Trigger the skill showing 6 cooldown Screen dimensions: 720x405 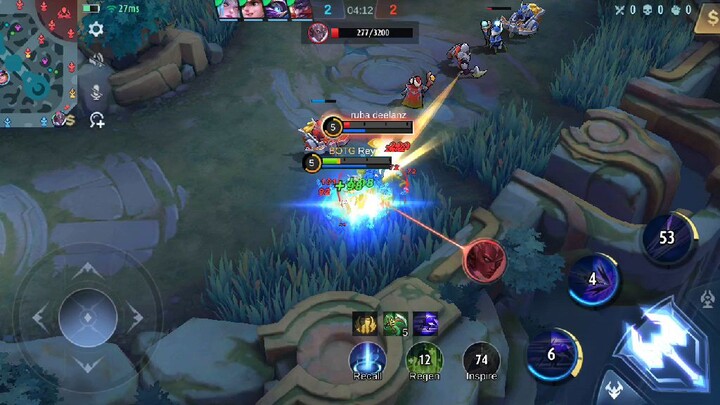(x=551, y=353)
